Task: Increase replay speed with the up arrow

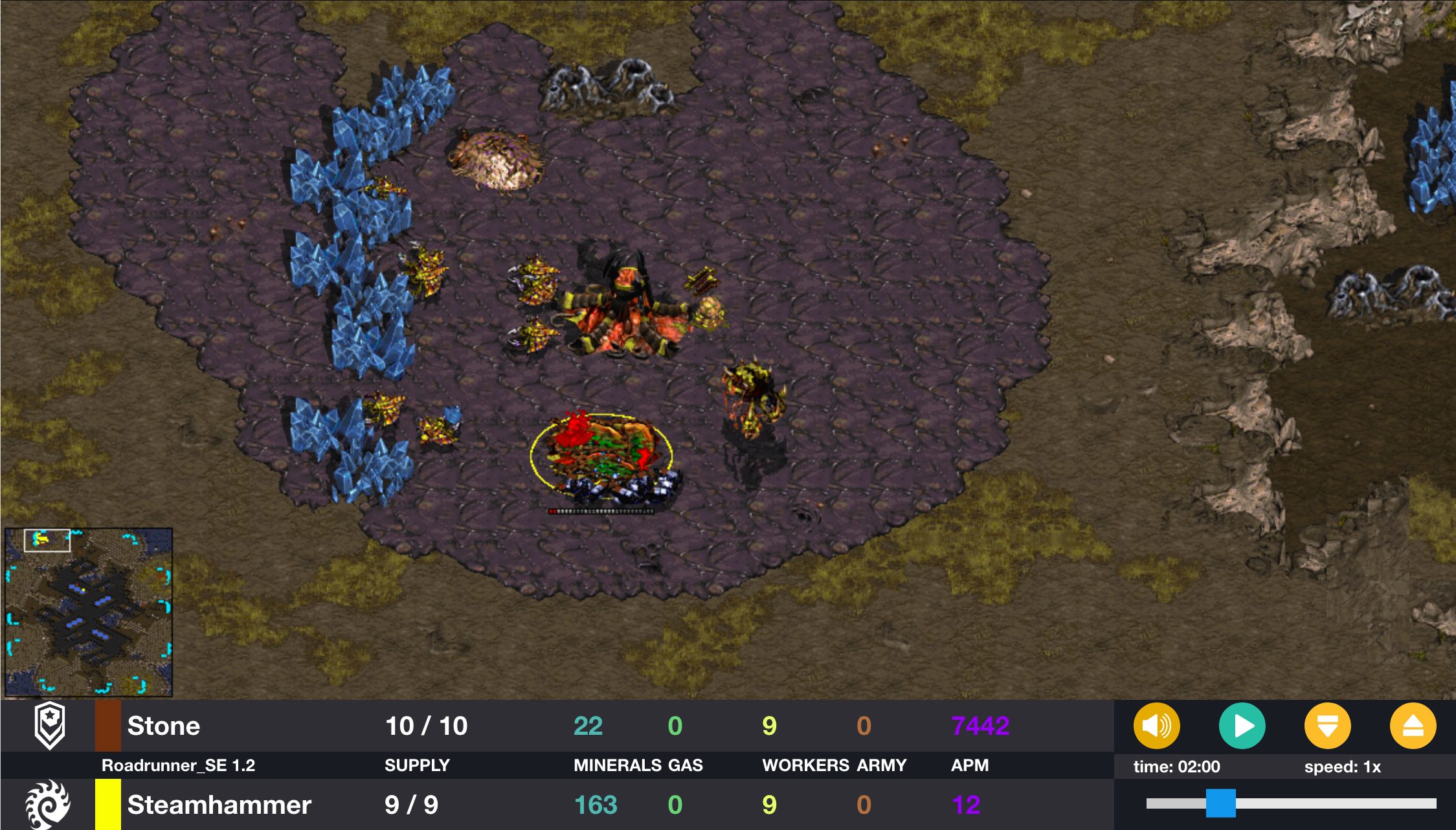Action: [1413, 726]
